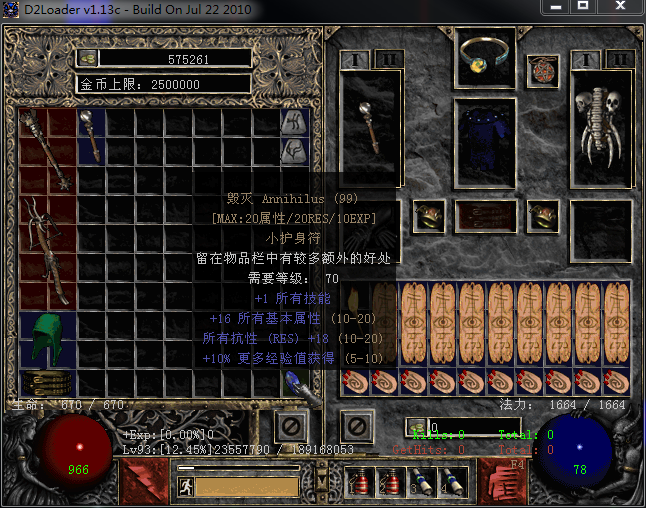Pick up the spiked scepter in stash
This screenshot has height=508, width=646.
(x=46, y=150)
